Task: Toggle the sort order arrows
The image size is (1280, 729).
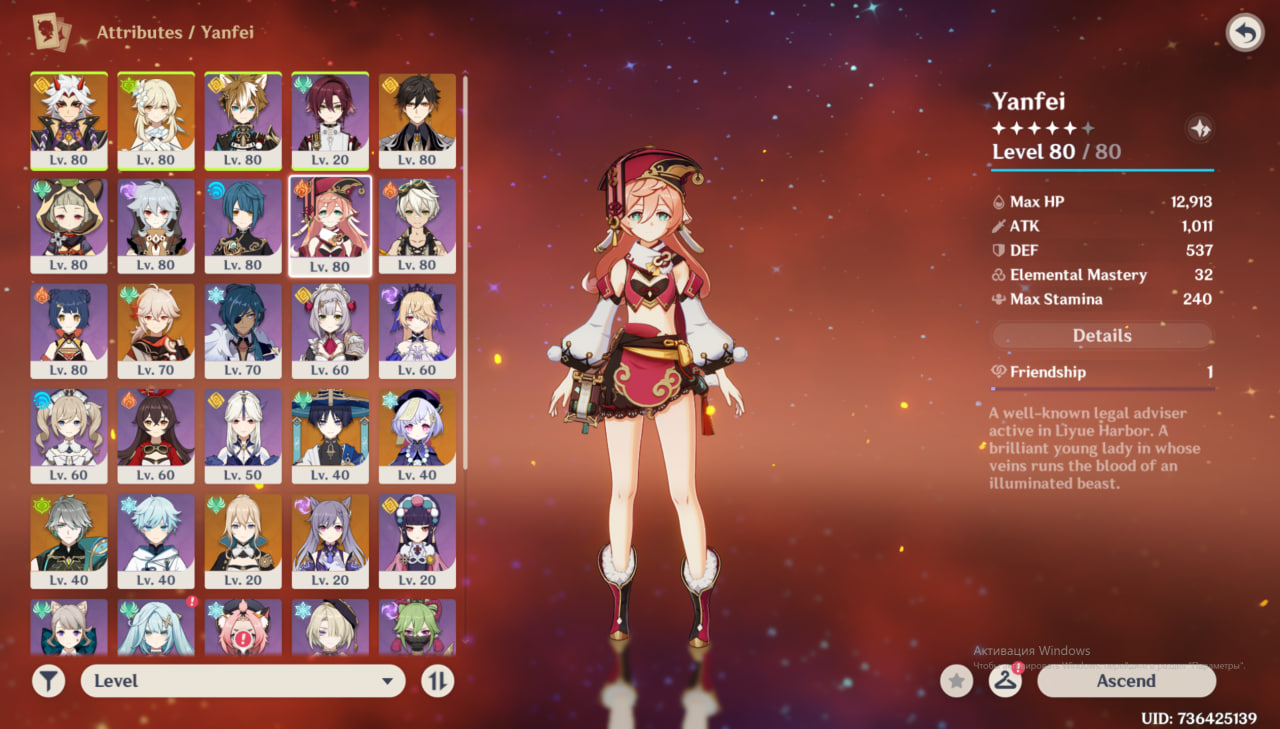Action: coord(438,681)
